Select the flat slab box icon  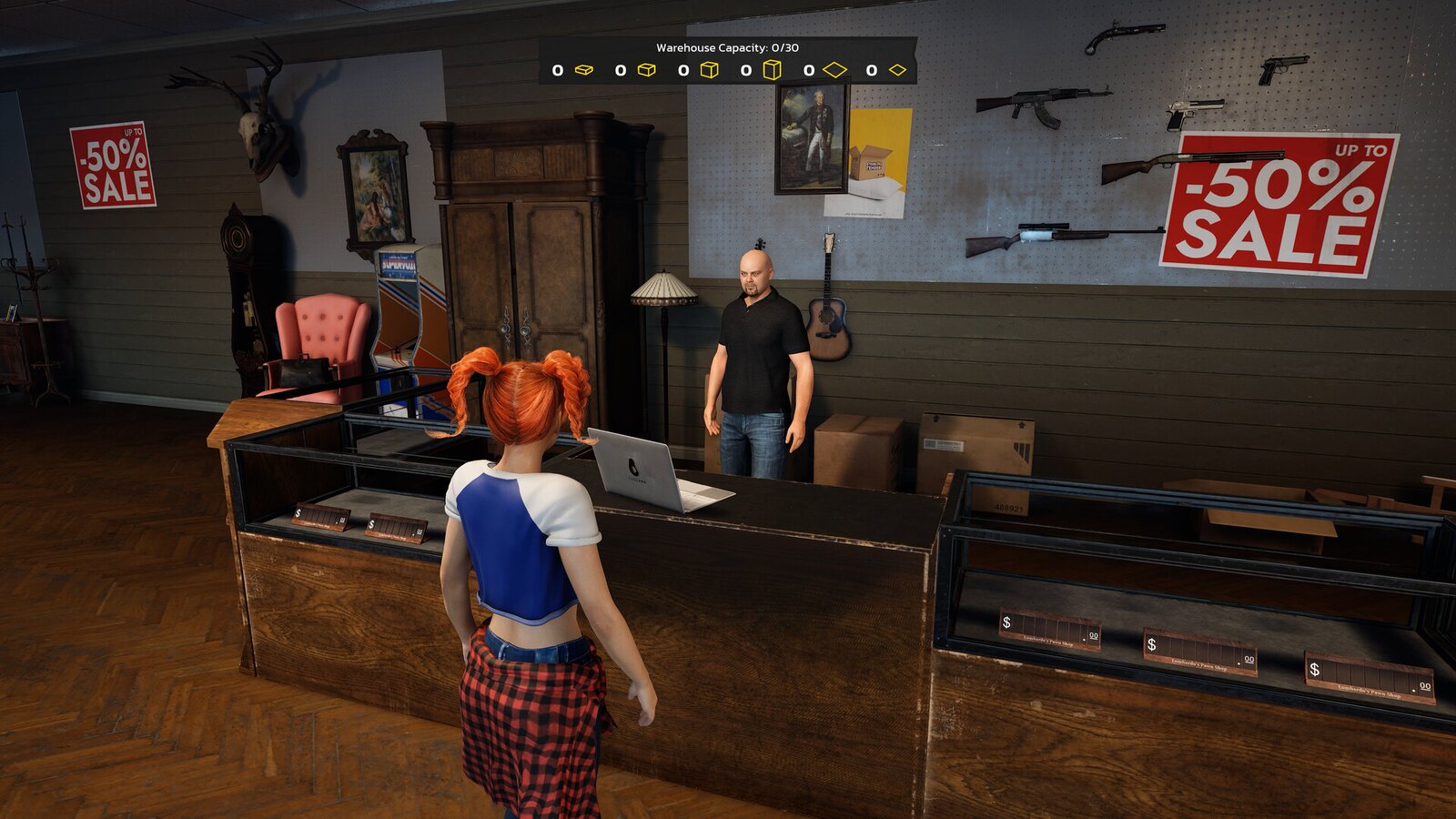584,70
